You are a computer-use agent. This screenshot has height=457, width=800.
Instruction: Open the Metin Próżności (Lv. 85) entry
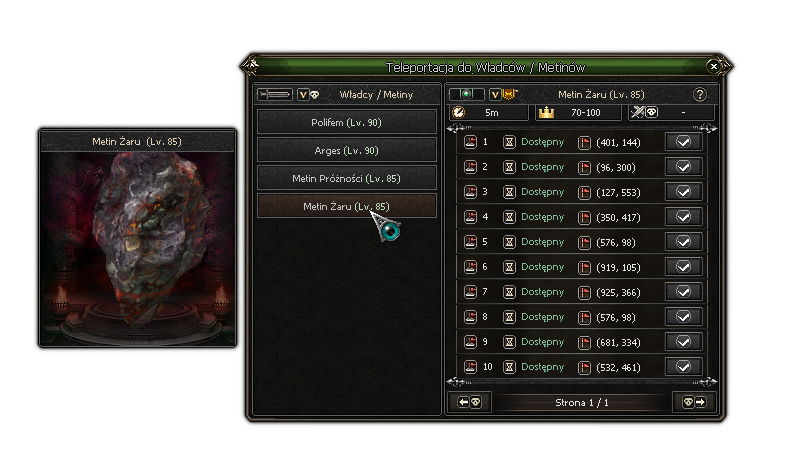347,178
